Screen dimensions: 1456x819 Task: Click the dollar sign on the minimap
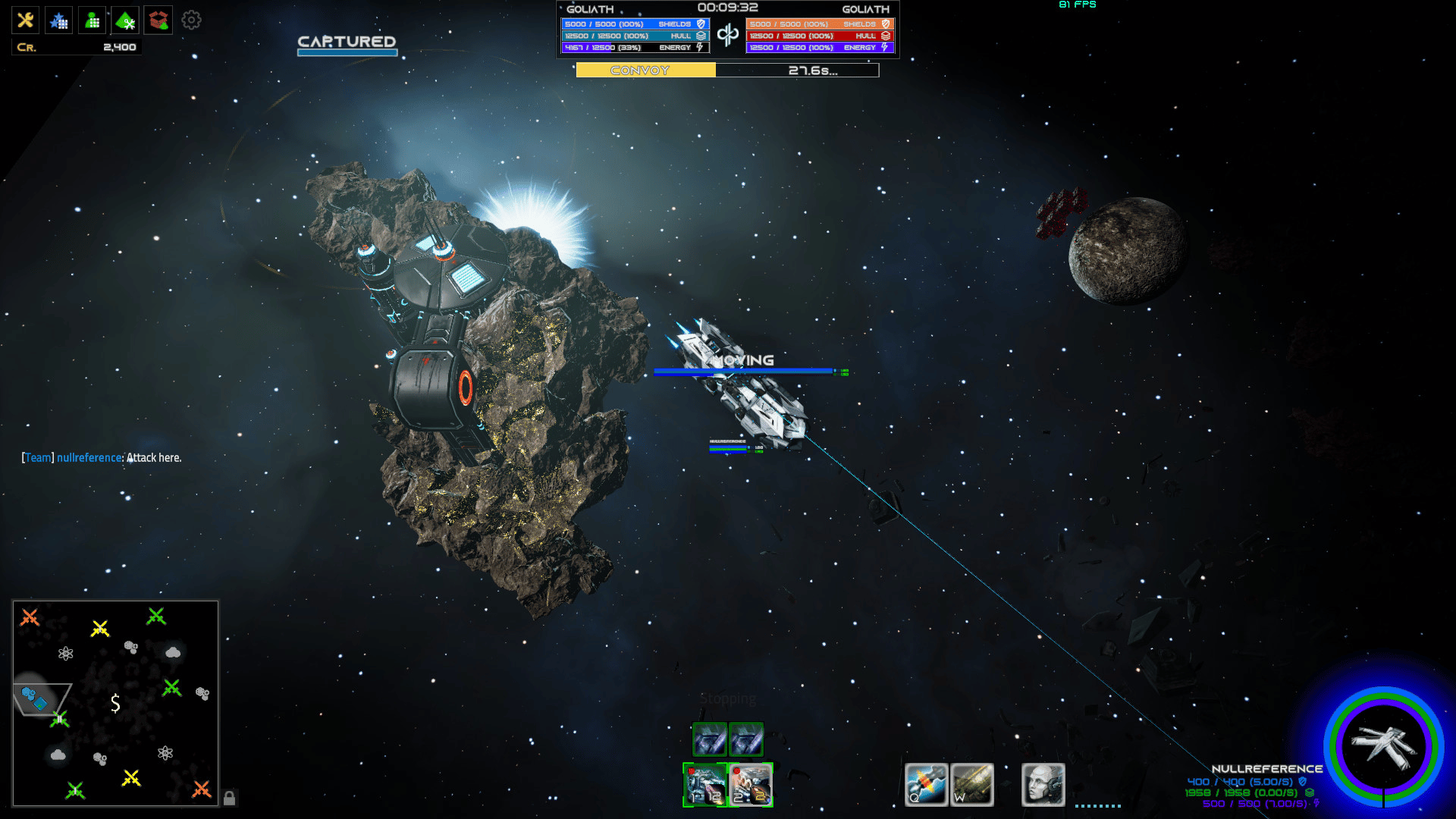115,703
